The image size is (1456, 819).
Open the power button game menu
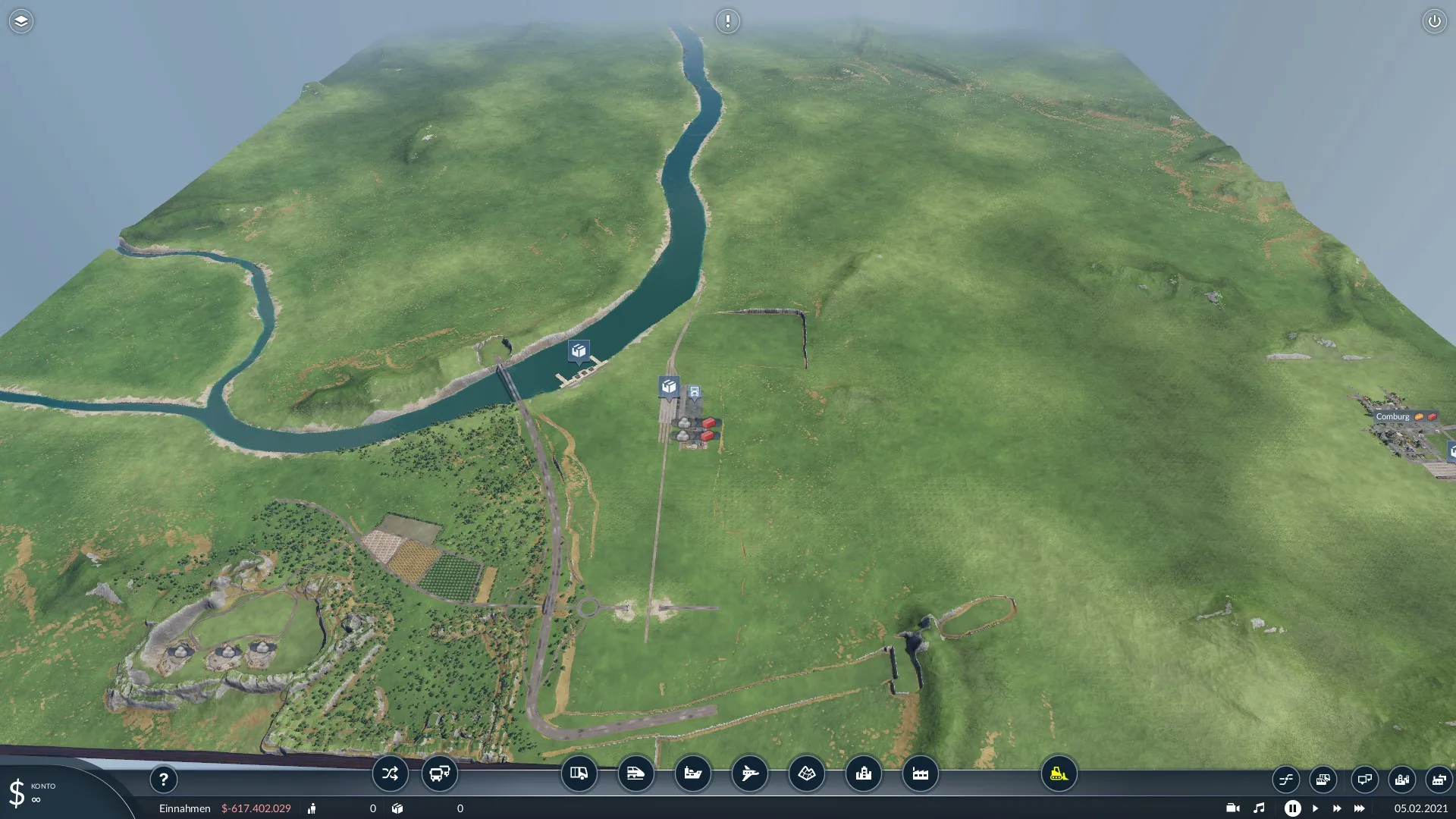coord(1434,21)
